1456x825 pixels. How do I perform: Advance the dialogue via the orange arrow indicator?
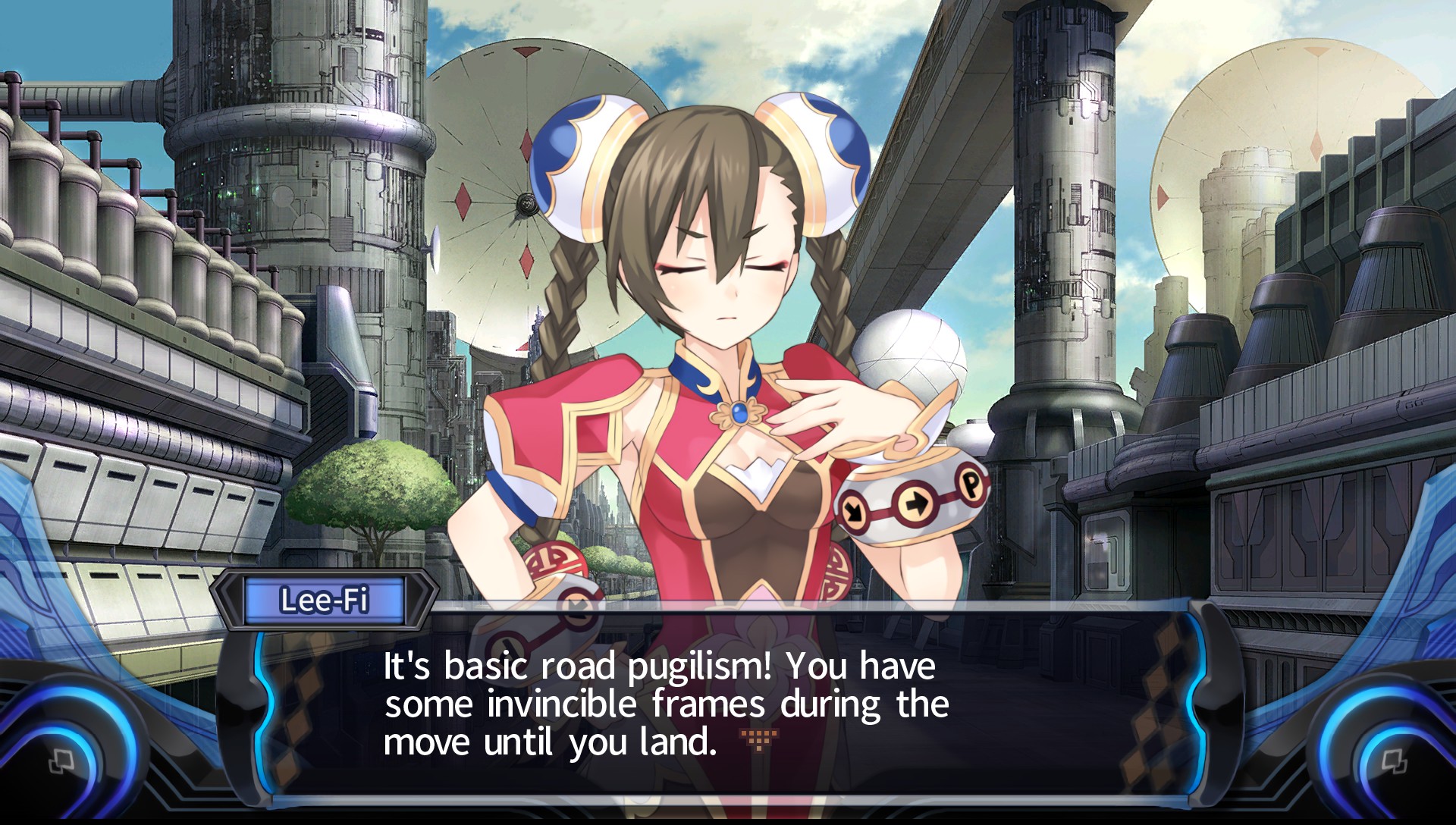pyautogui.click(x=758, y=739)
